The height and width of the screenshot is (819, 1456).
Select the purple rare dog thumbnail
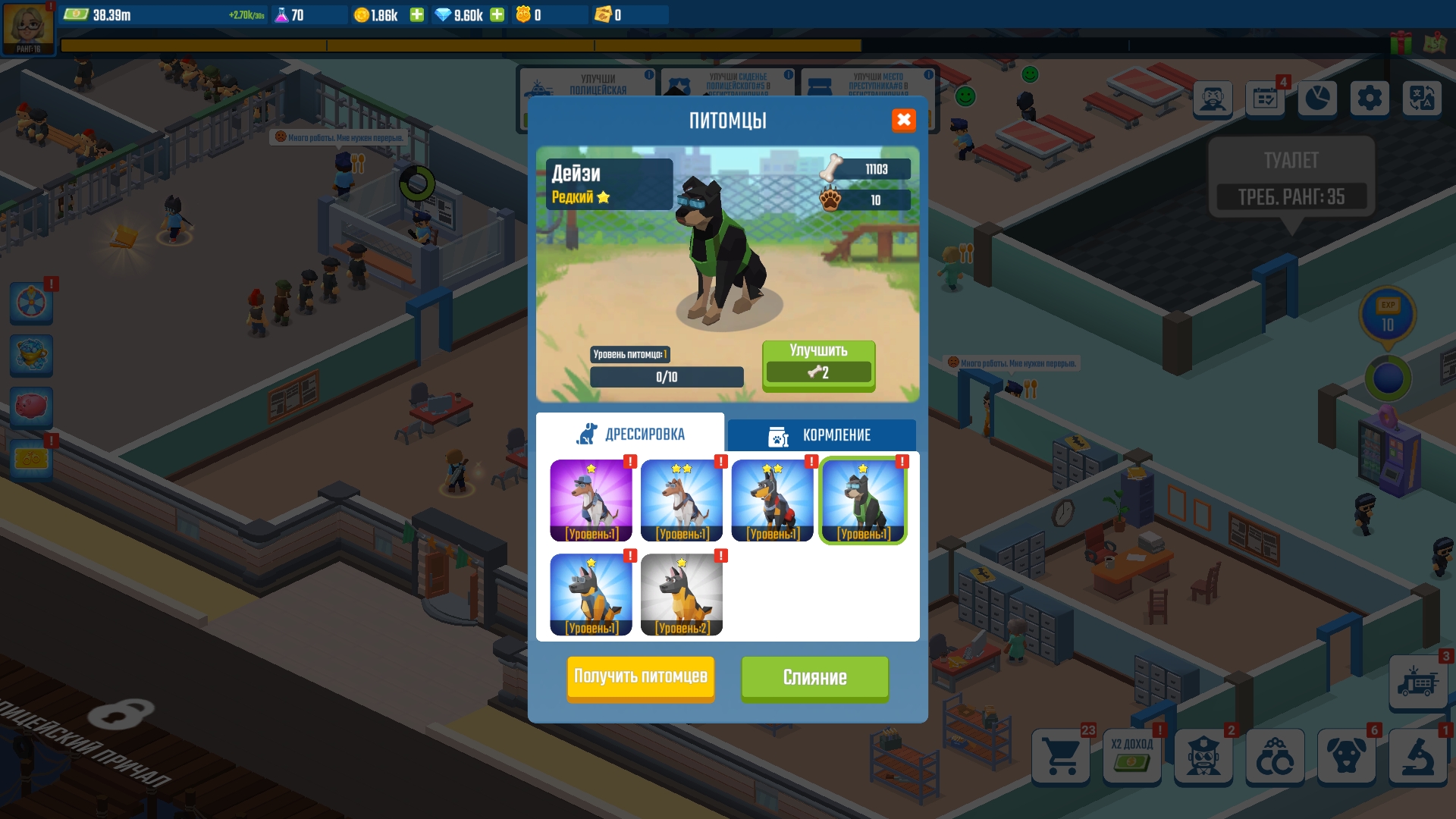point(591,500)
